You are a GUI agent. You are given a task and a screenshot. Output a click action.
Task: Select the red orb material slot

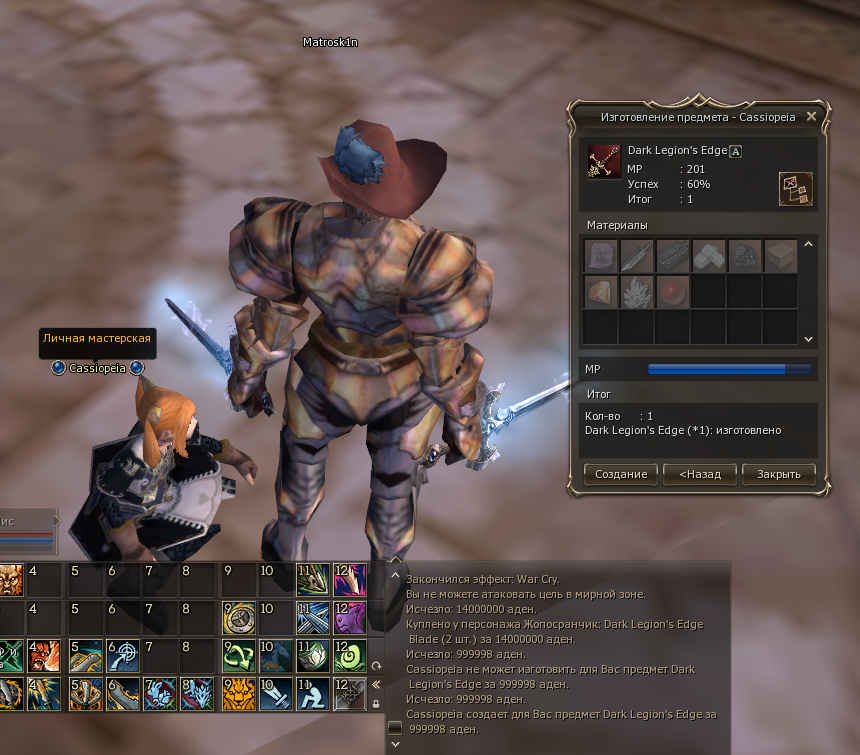pyautogui.click(x=671, y=292)
